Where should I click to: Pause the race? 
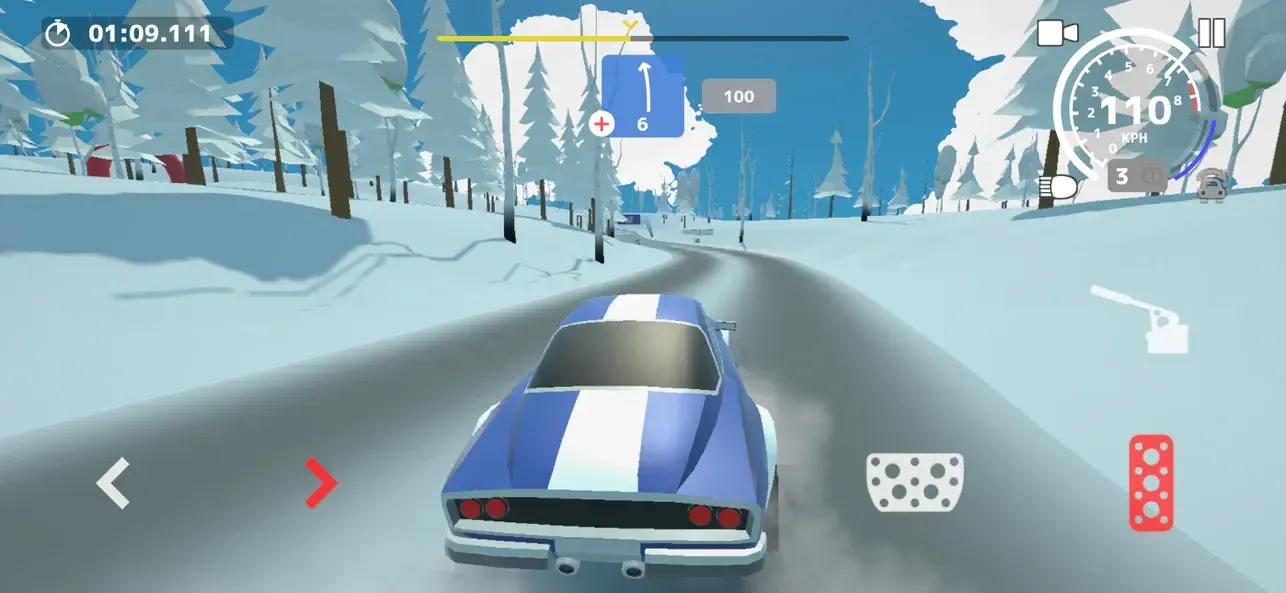1211,33
